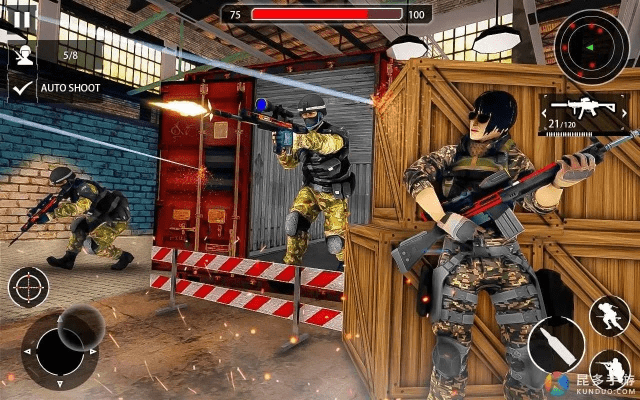Tap the crosshair aim button

click(x=28, y=288)
